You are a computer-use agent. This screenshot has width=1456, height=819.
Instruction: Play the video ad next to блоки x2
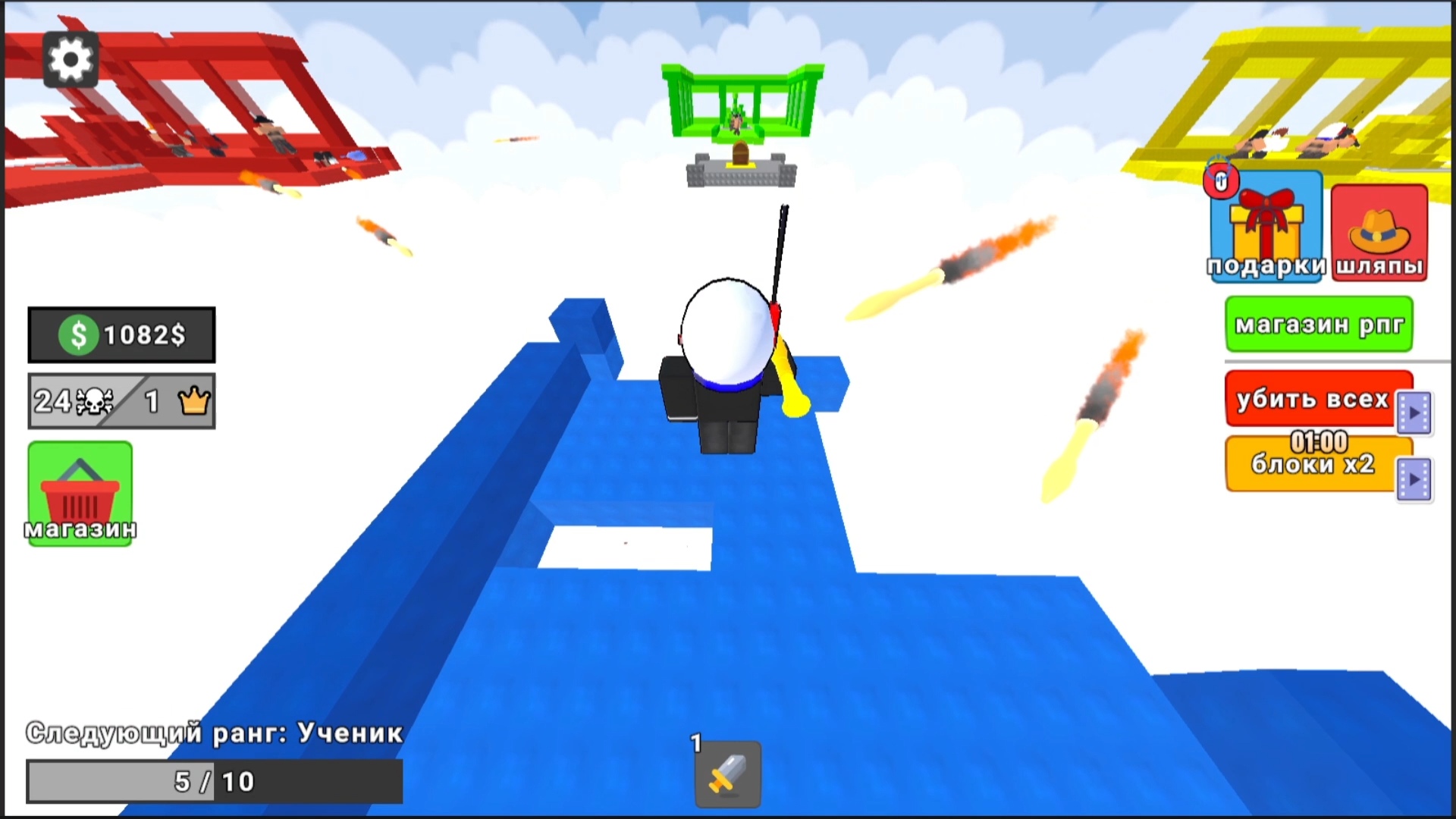[1414, 479]
